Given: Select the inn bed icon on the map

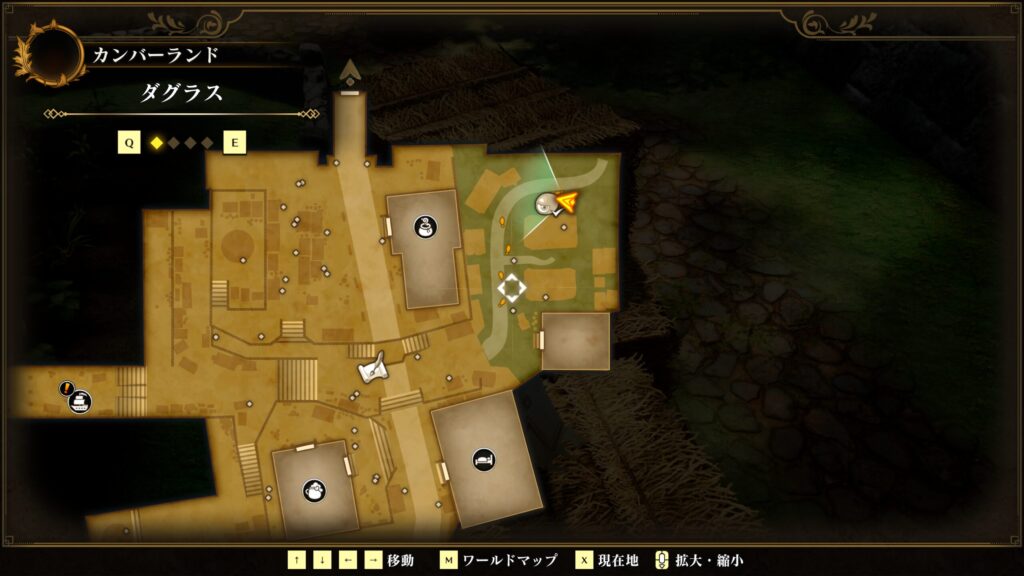Looking at the screenshot, I should 483,458.
